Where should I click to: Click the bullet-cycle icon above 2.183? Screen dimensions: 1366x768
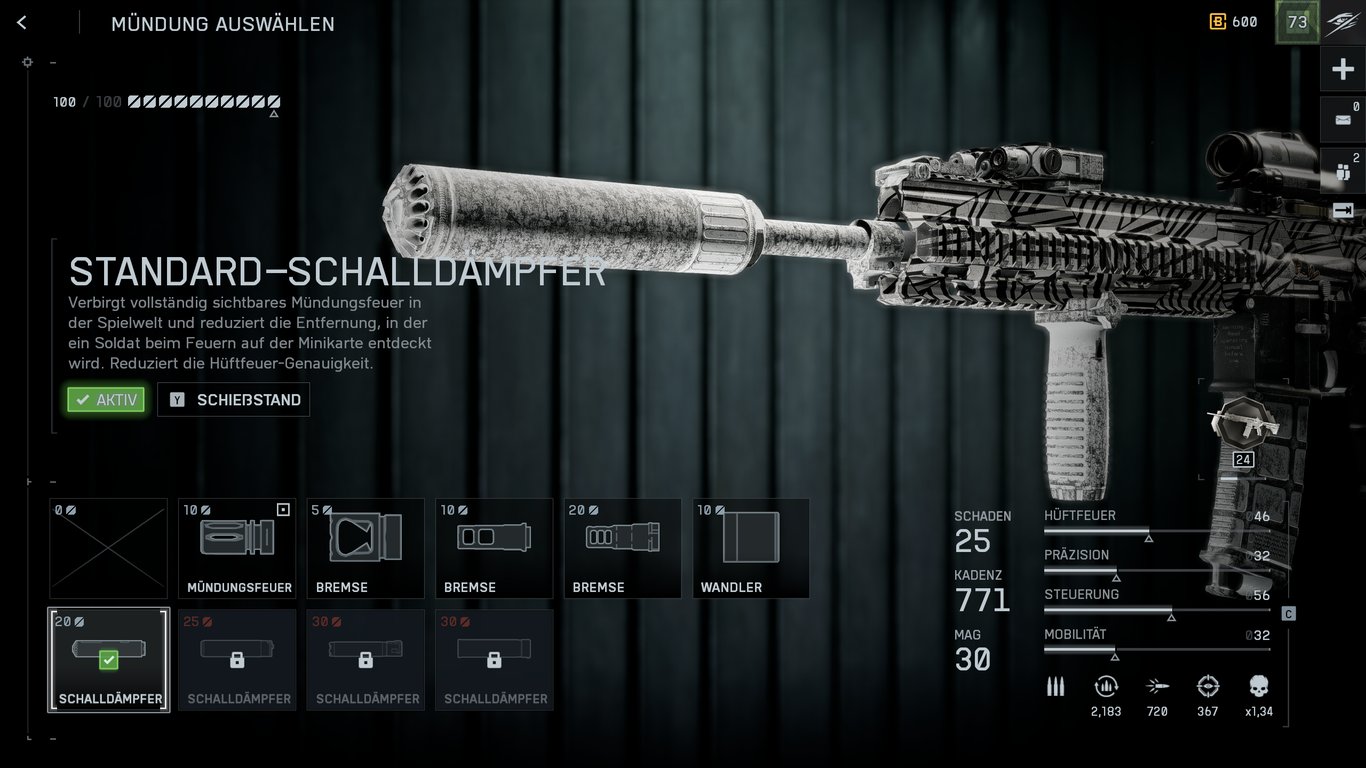(1106, 687)
